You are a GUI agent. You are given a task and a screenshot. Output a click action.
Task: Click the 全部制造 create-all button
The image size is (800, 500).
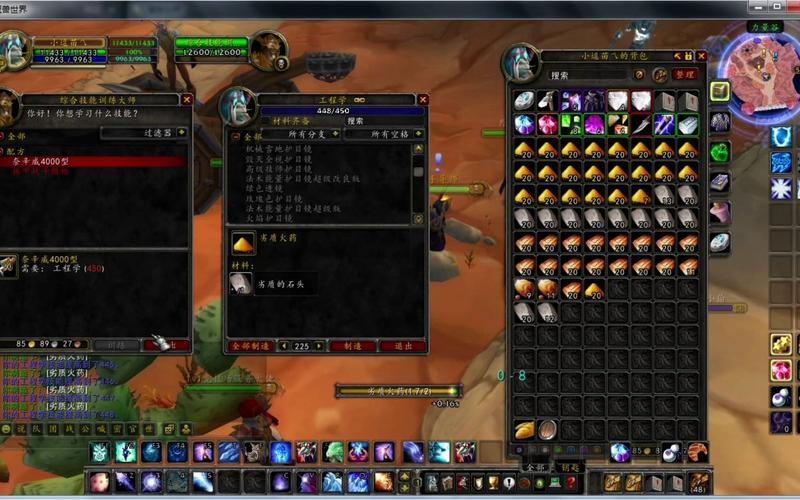(x=250, y=346)
